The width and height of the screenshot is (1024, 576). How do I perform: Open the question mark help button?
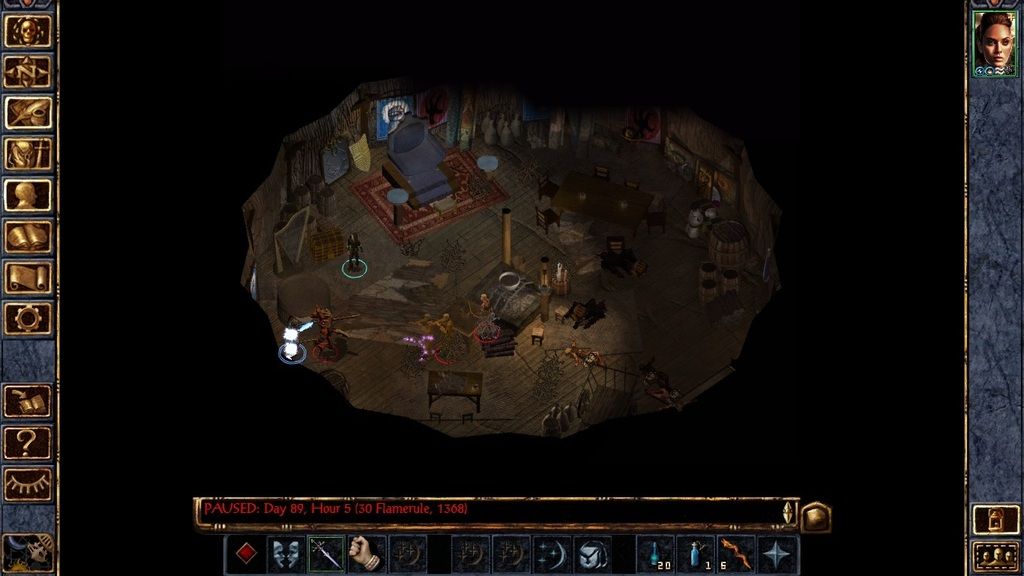point(27,442)
